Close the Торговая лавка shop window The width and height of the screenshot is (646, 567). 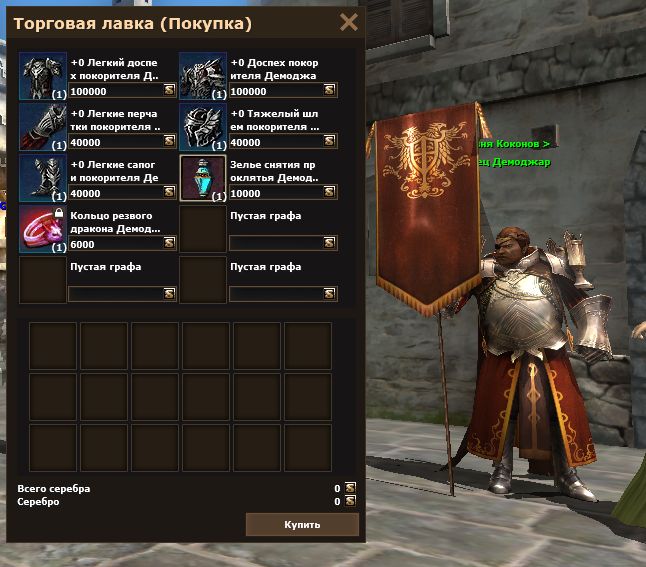[x=349, y=22]
